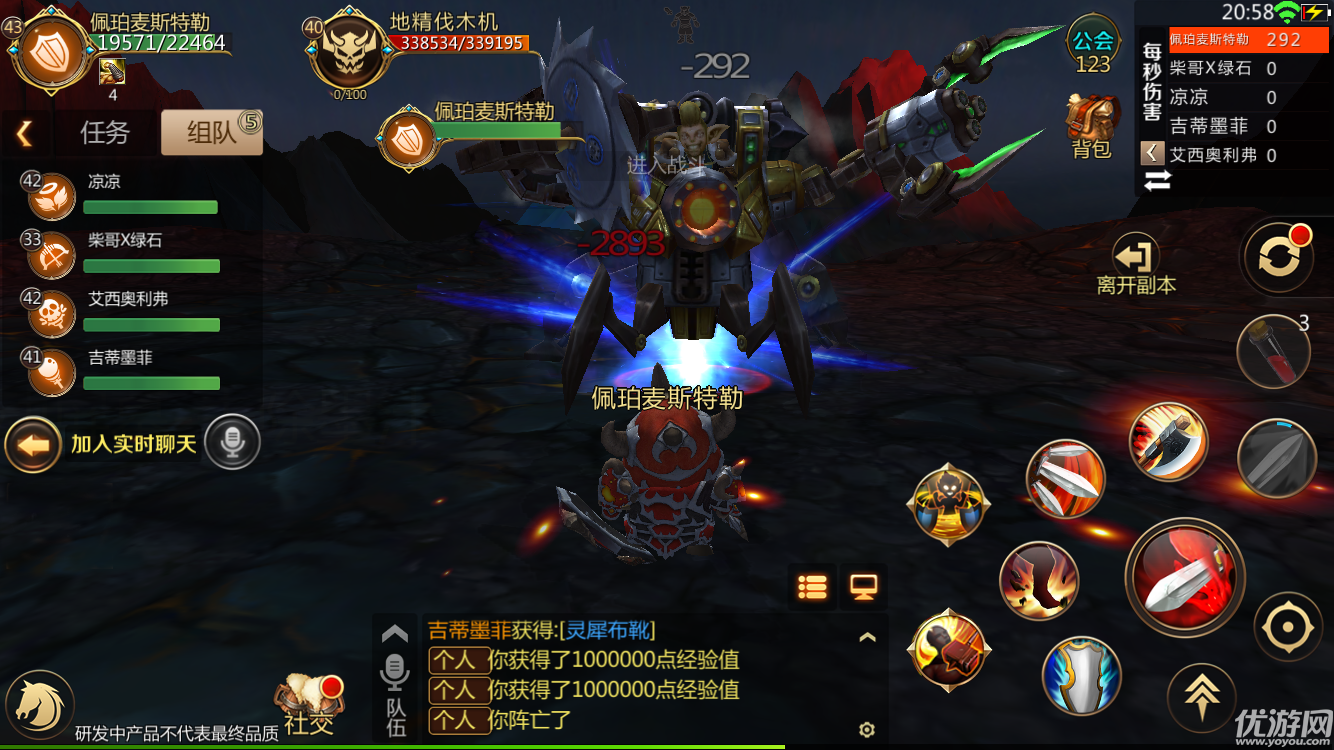Tap the horse mount button
Image resolution: width=1334 pixels, height=750 pixels.
[40, 704]
